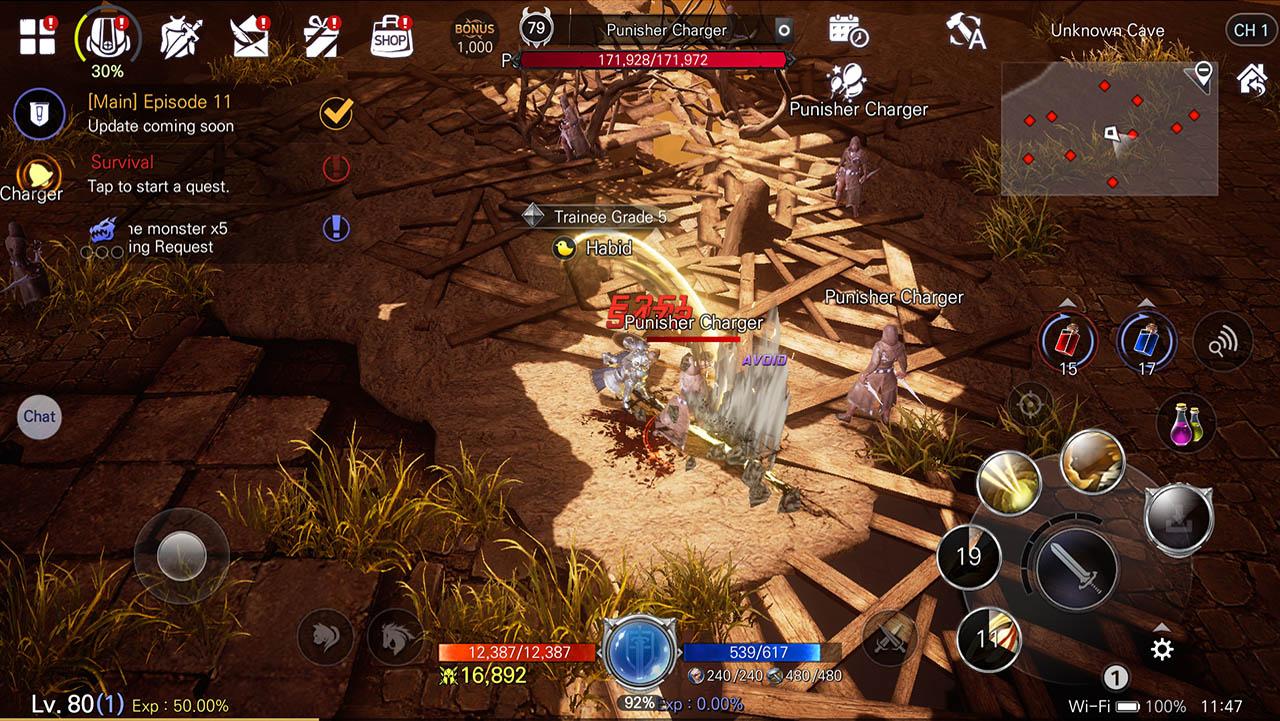The width and height of the screenshot is (1280, 721).
Task: Open the Chat bubble
Action: [39, 417]
